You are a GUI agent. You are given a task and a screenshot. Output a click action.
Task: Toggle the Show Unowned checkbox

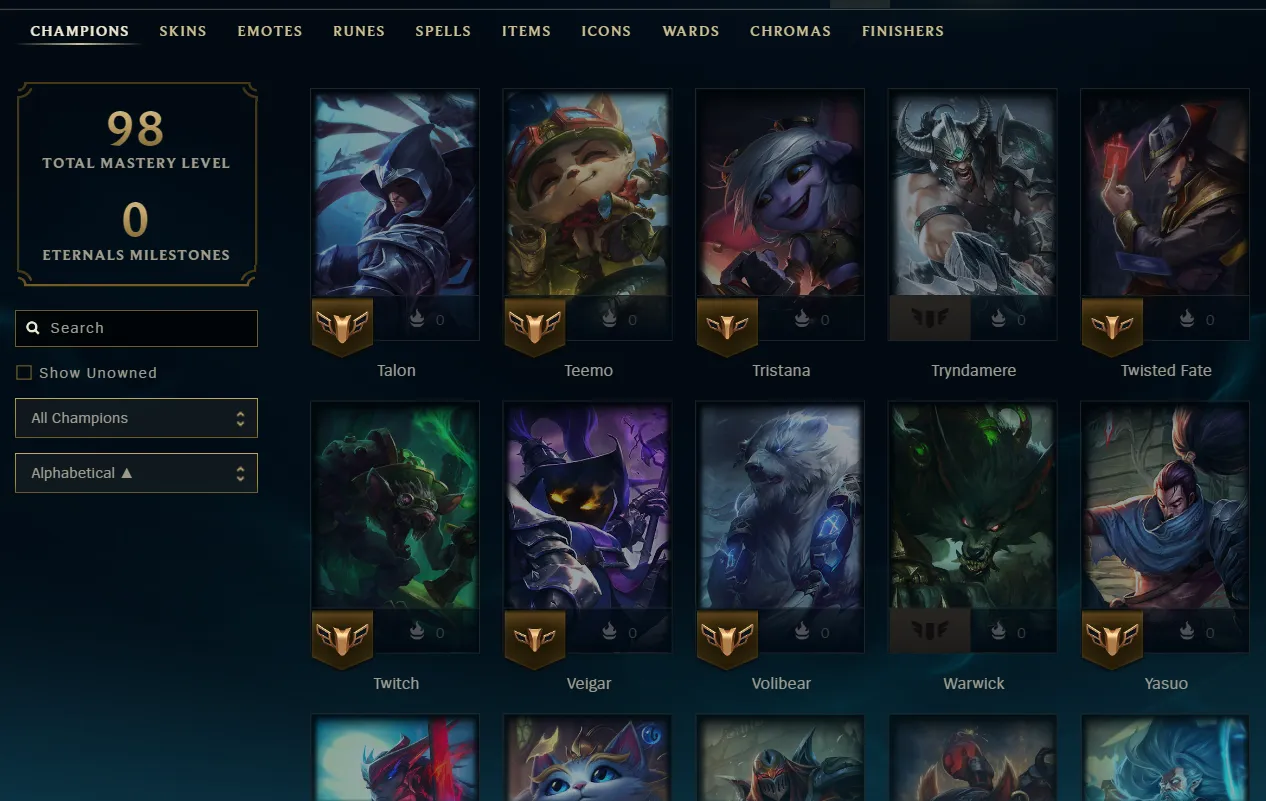point(24,373)
